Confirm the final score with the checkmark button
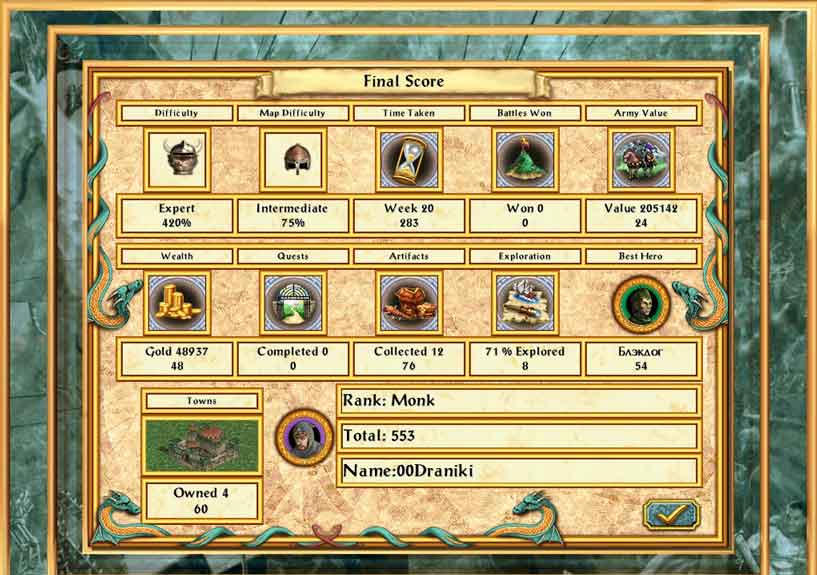This screenshot has height=575, width=817. (x=671, y=515)
